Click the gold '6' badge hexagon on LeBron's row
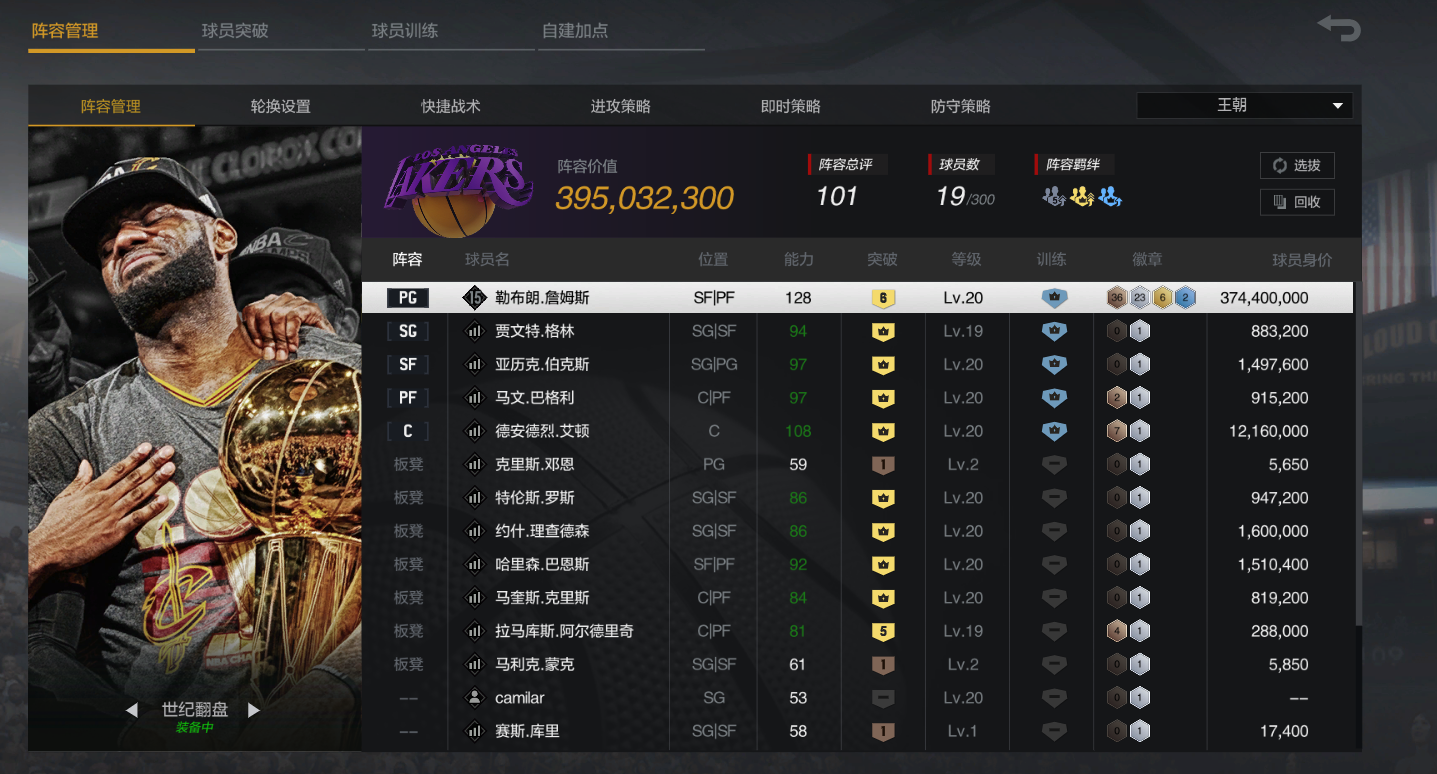1437x774 pixels. pyautogui.click(x=1163, y=297)
